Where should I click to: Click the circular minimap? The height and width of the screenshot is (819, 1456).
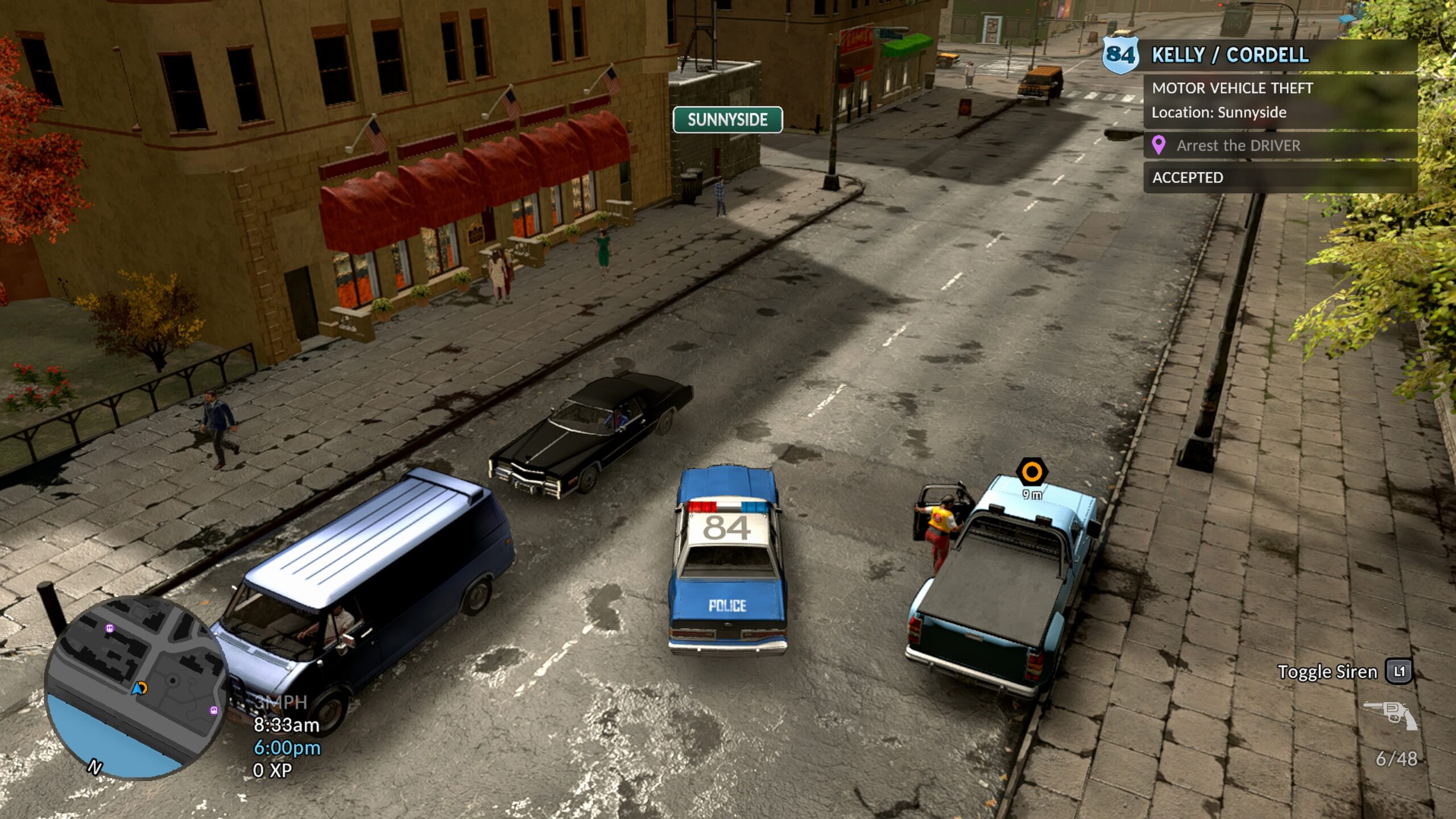tap(136, 687)
